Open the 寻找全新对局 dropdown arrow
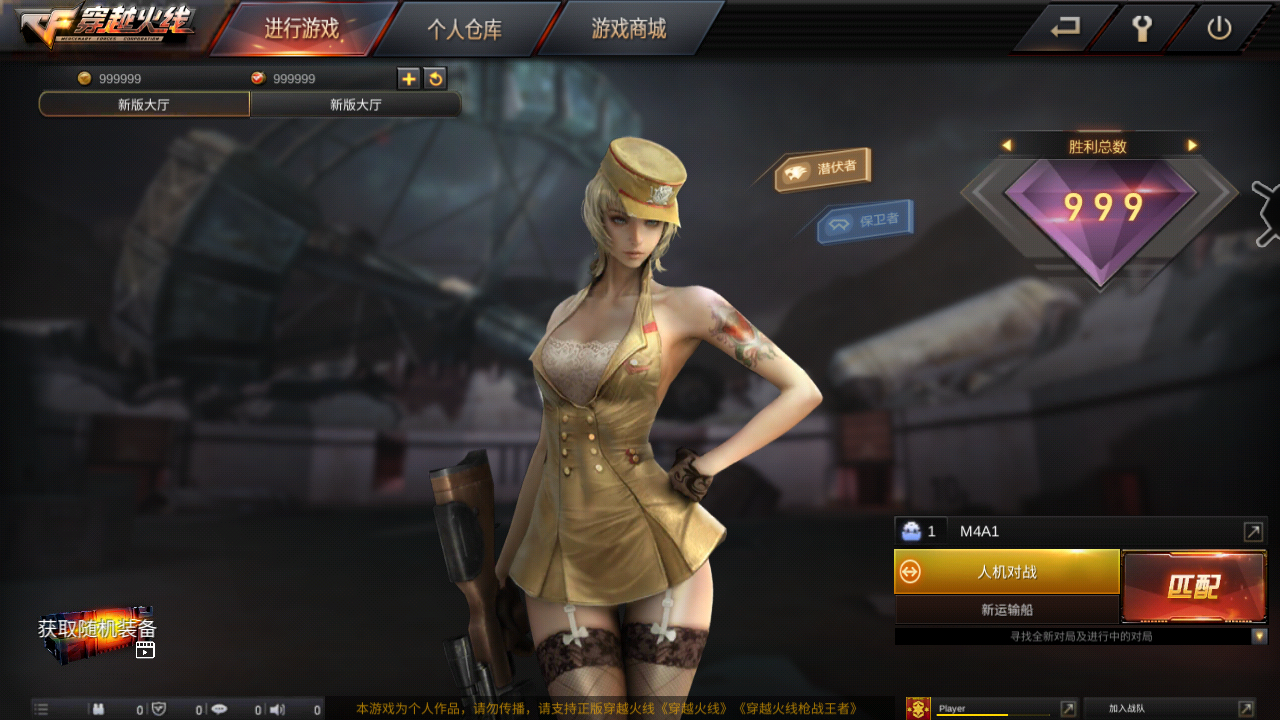The image size is (1280, 720). [x=1260, y=635]
